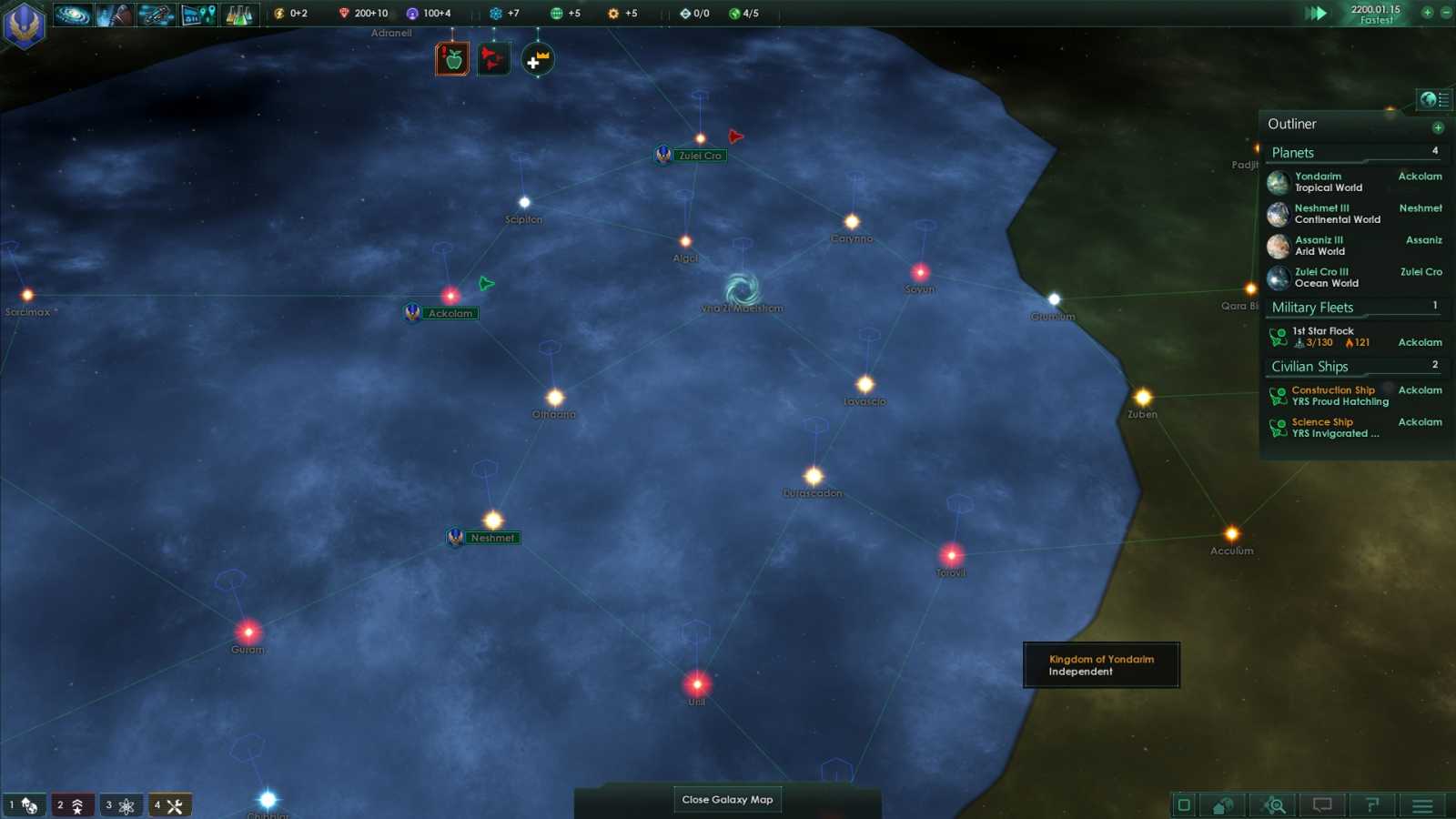This screenshot has width=1456, height=819.
Task: Click the fastest speed arrows near the date
Action: click(1317, 13)
